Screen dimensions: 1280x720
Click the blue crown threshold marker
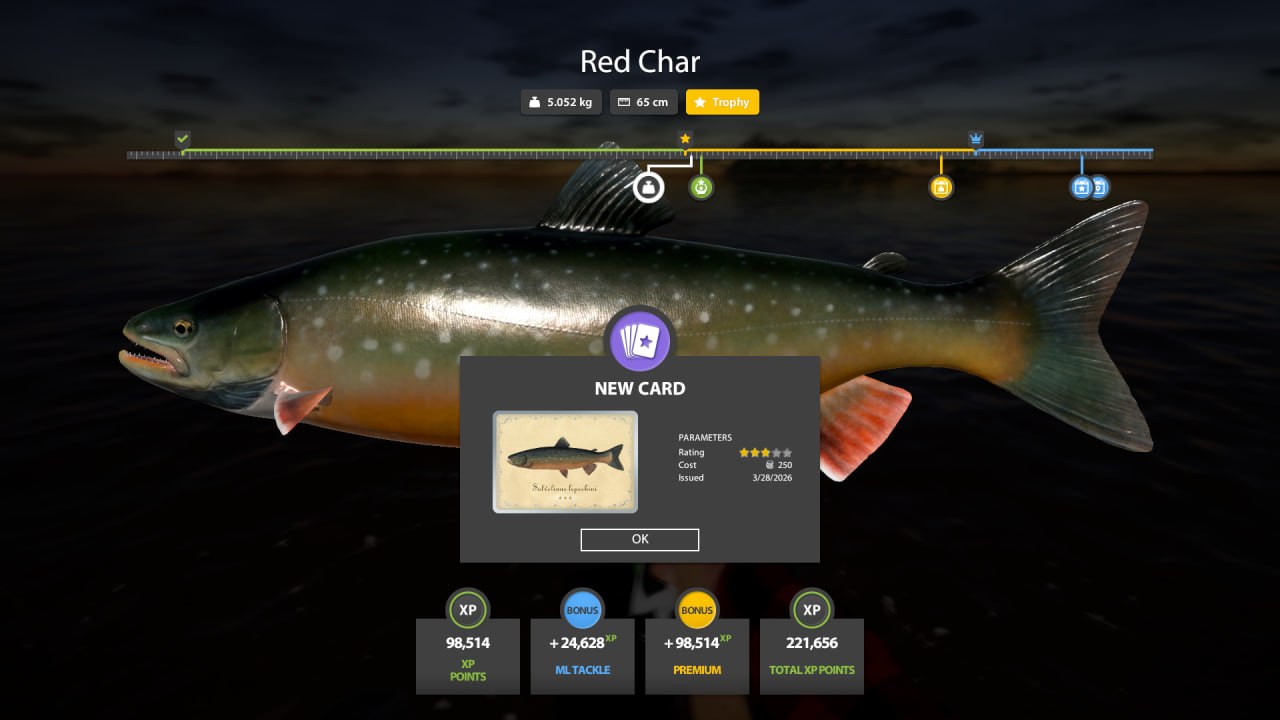click(976, 139)
